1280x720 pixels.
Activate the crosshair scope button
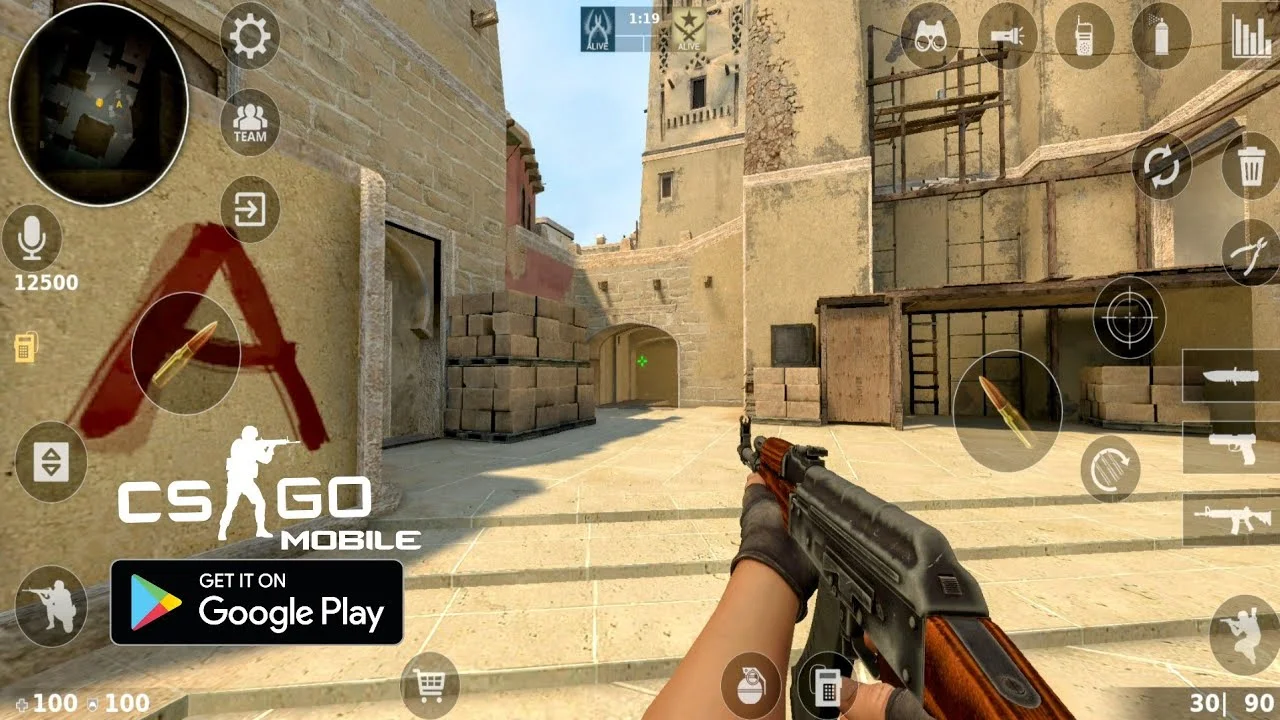pyautogui.click(x=1129, y=318)
